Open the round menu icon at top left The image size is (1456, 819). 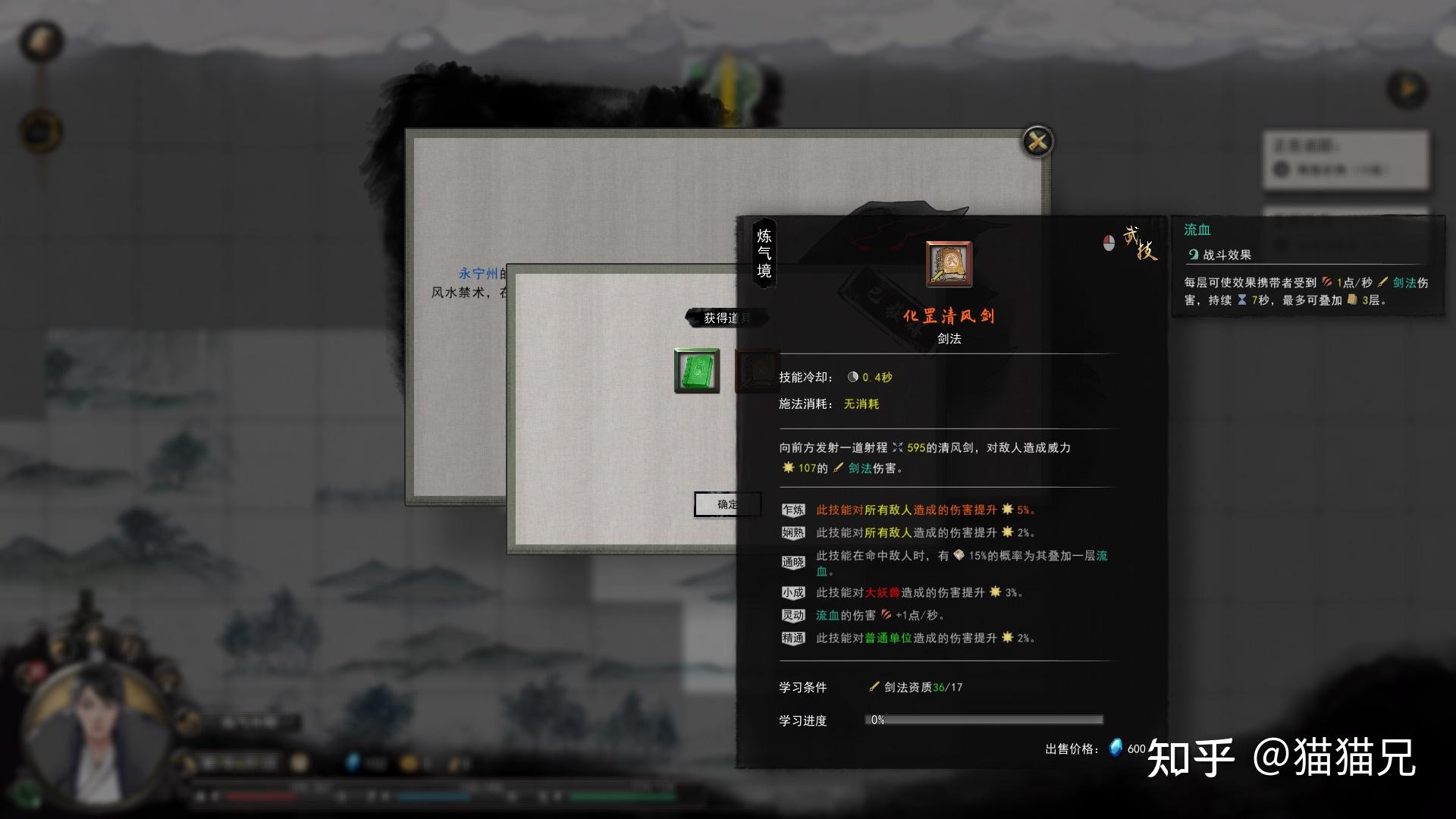[x=41, y=42]
